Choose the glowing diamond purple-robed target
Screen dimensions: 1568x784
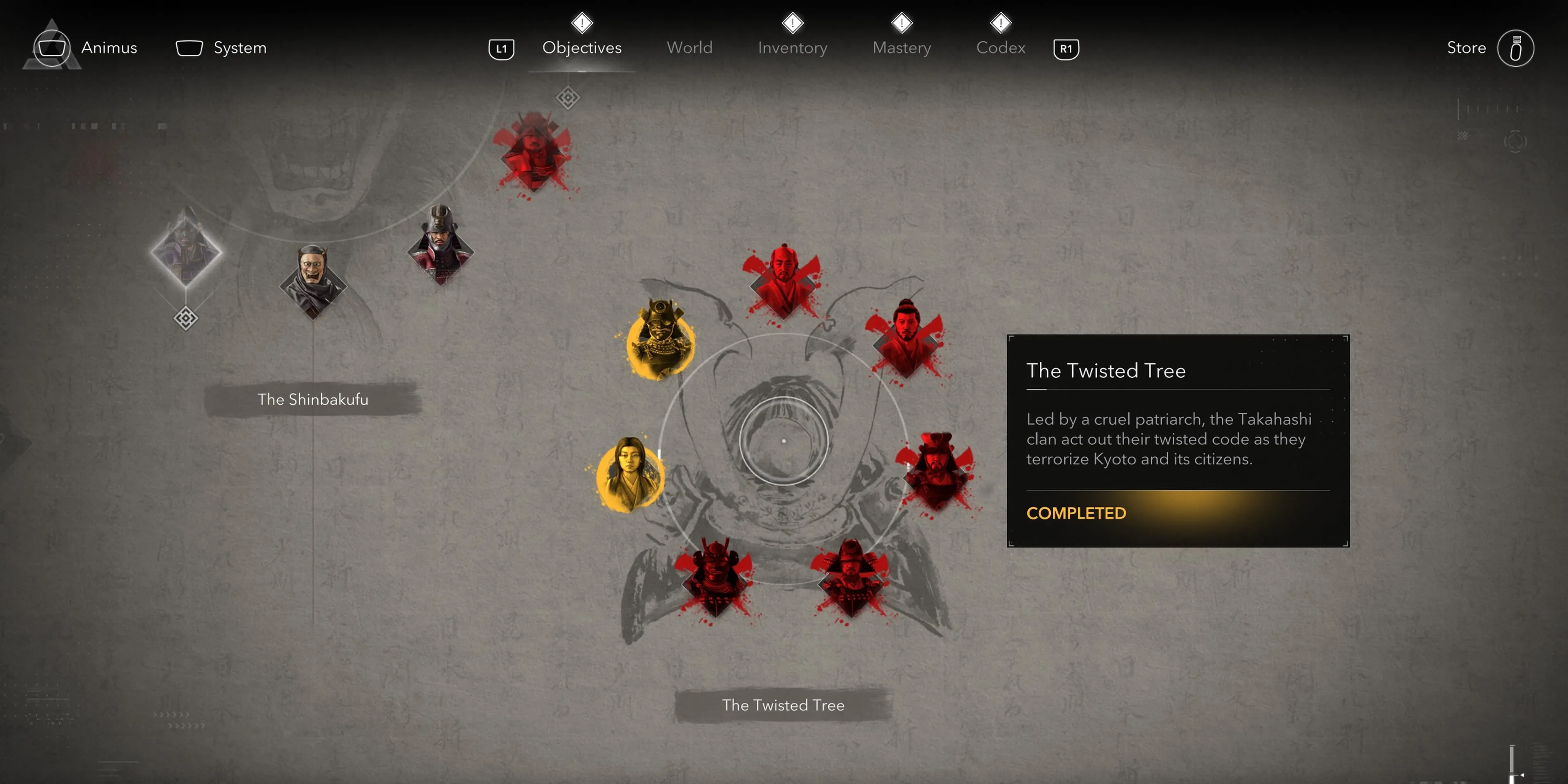(x=186, y=251)
